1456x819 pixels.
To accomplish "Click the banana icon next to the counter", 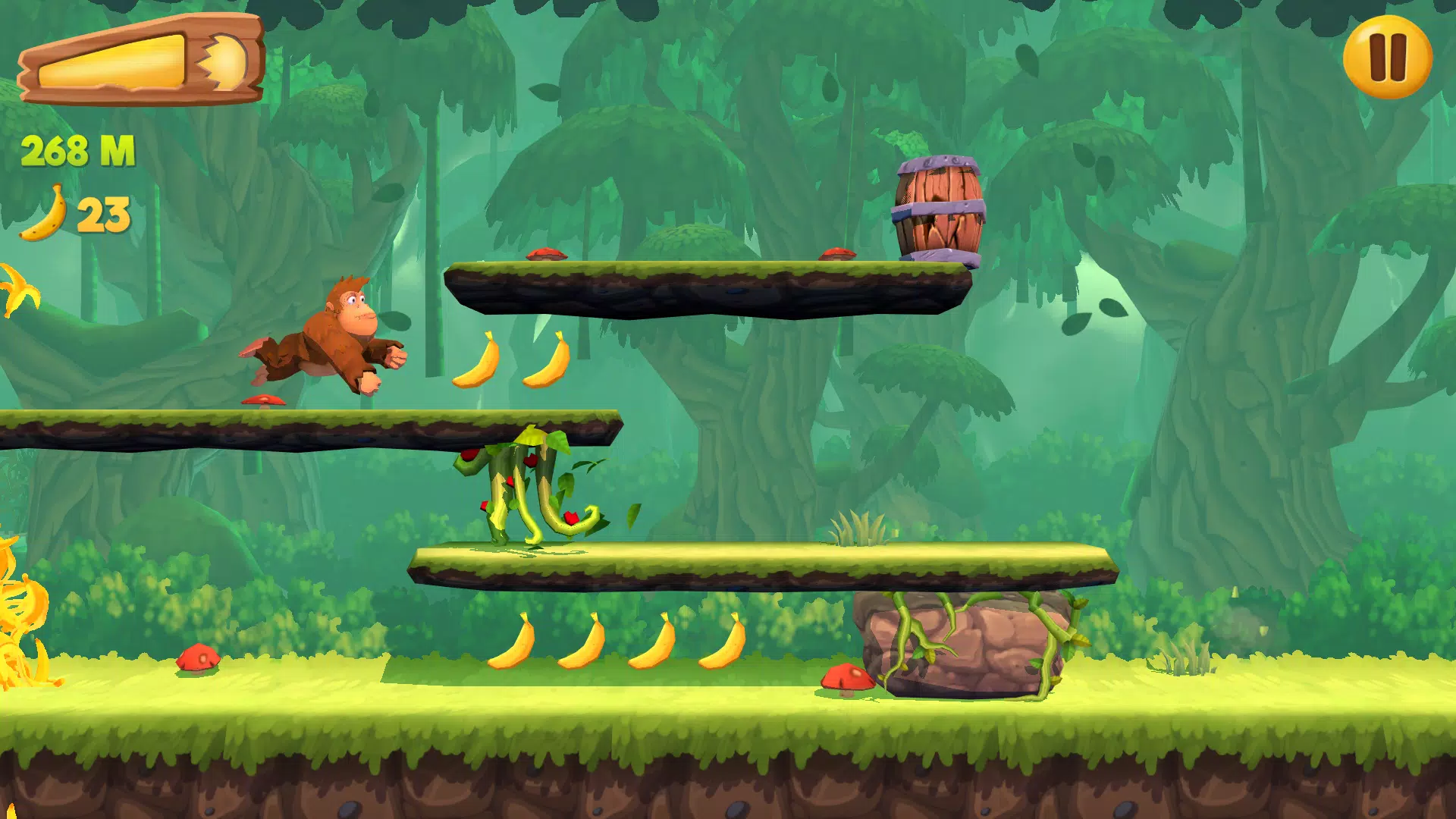I will [42, 216].
